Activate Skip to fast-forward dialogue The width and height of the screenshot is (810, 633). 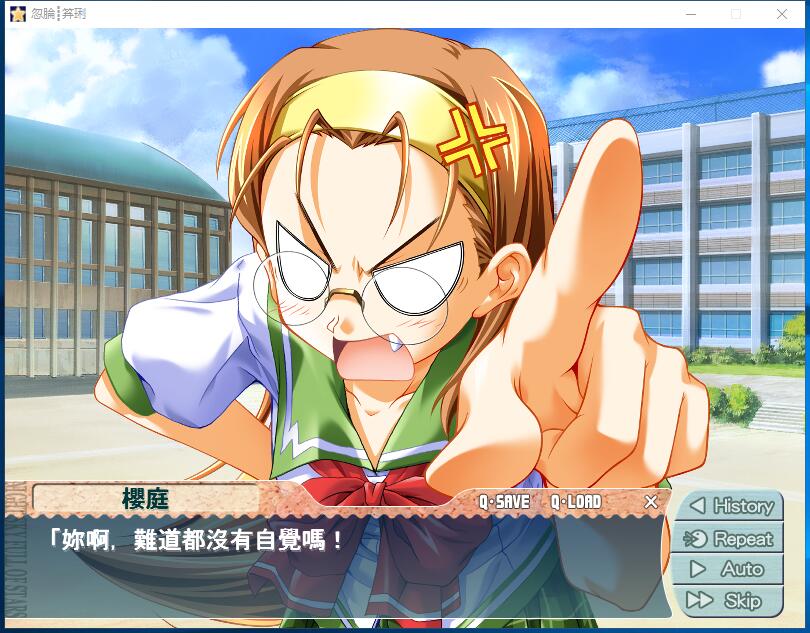click(x=728, y=600)
